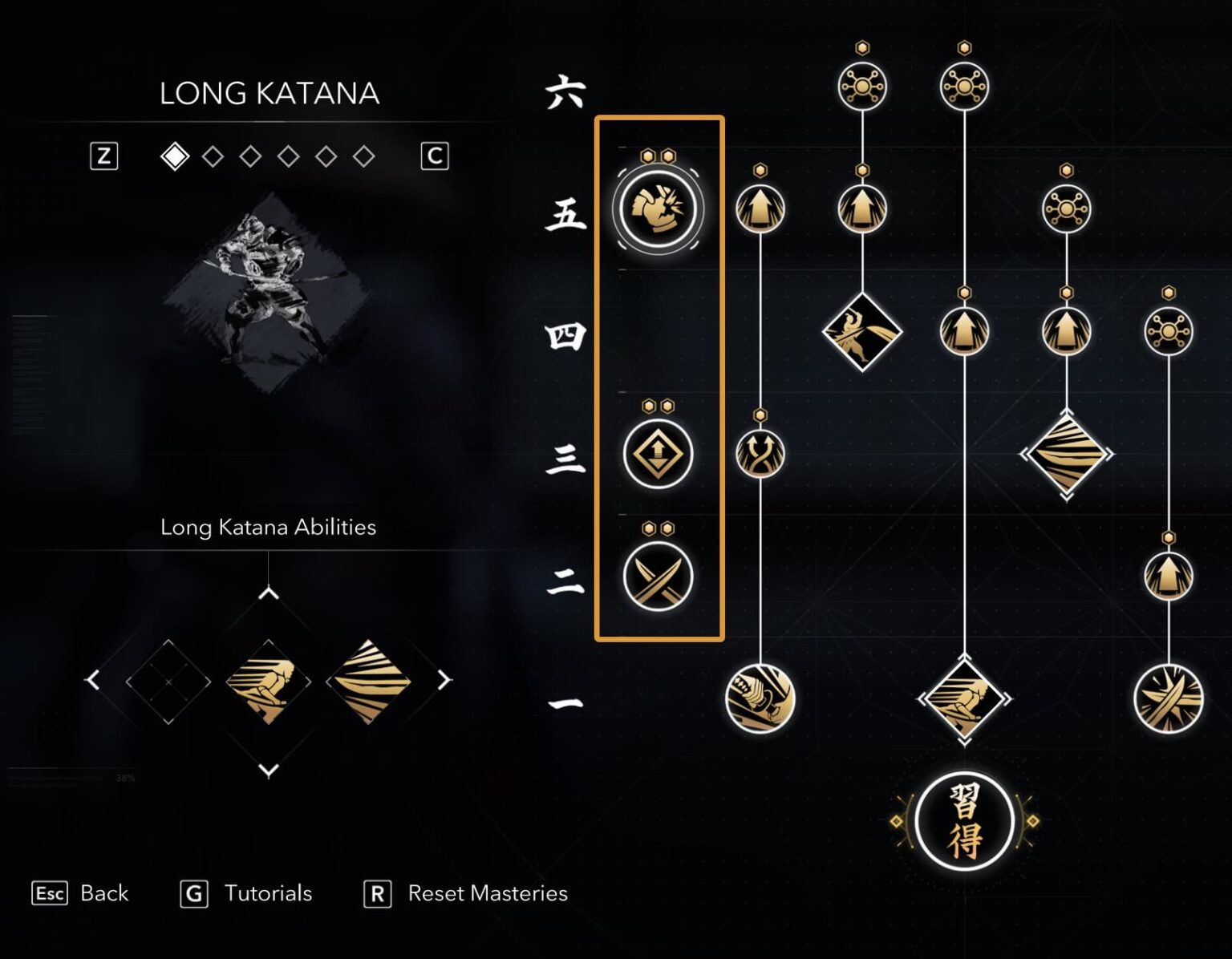Browse previous ability with the left chevron
The height and width of the screenshot is (959, 1232).
coord(94,679)
